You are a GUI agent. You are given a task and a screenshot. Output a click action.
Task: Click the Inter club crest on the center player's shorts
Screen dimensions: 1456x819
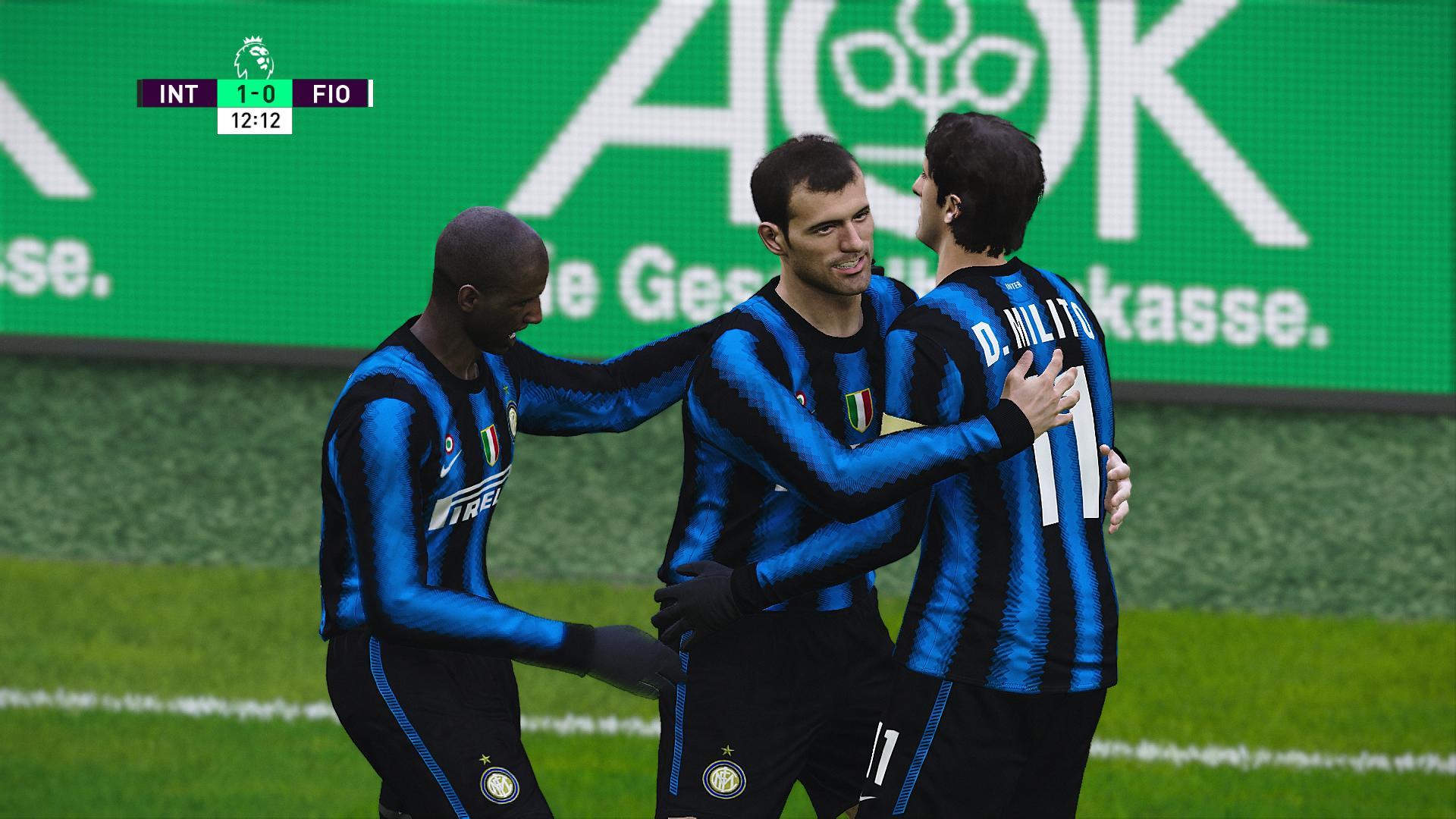(726, 777)
